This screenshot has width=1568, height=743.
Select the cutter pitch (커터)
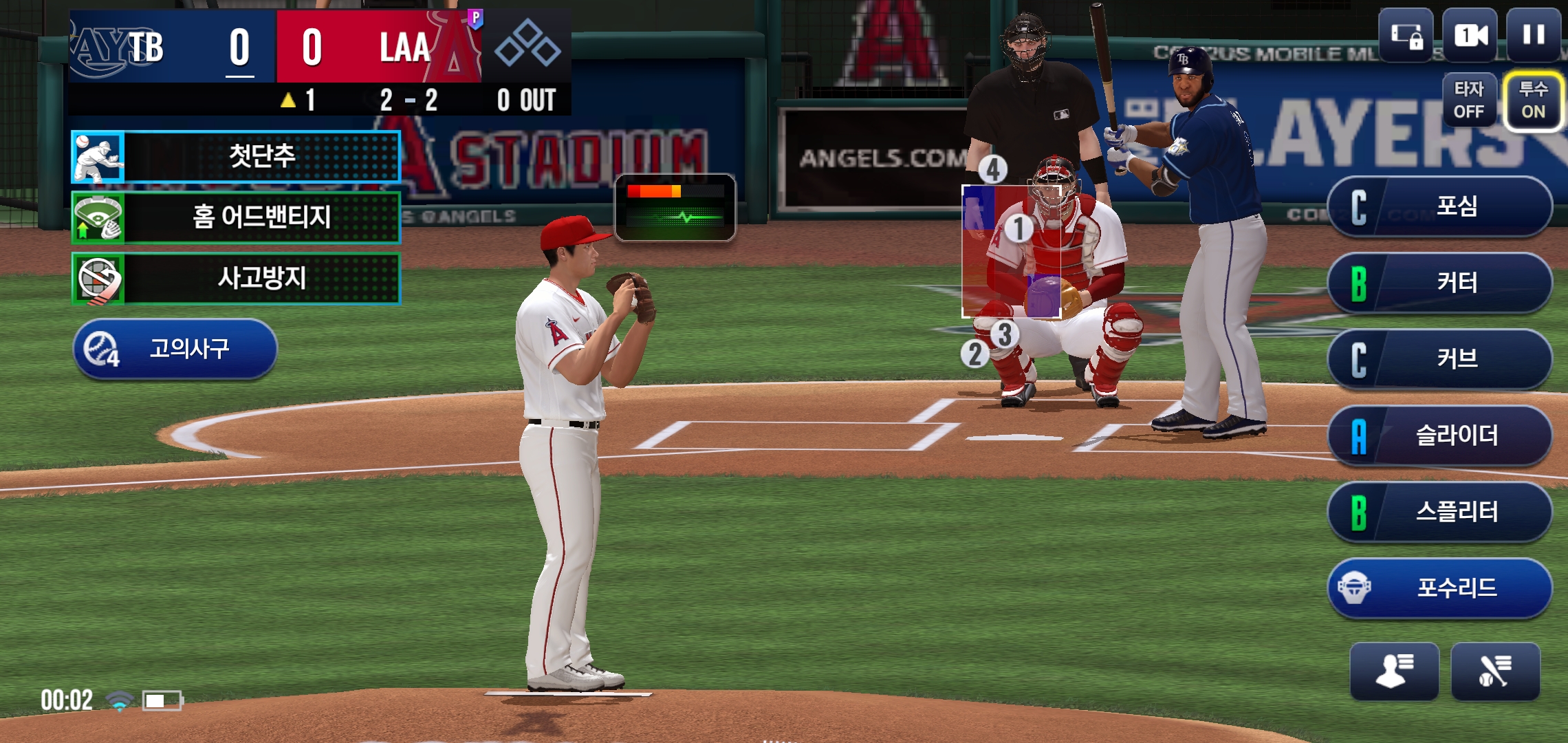pos(1440,283)
